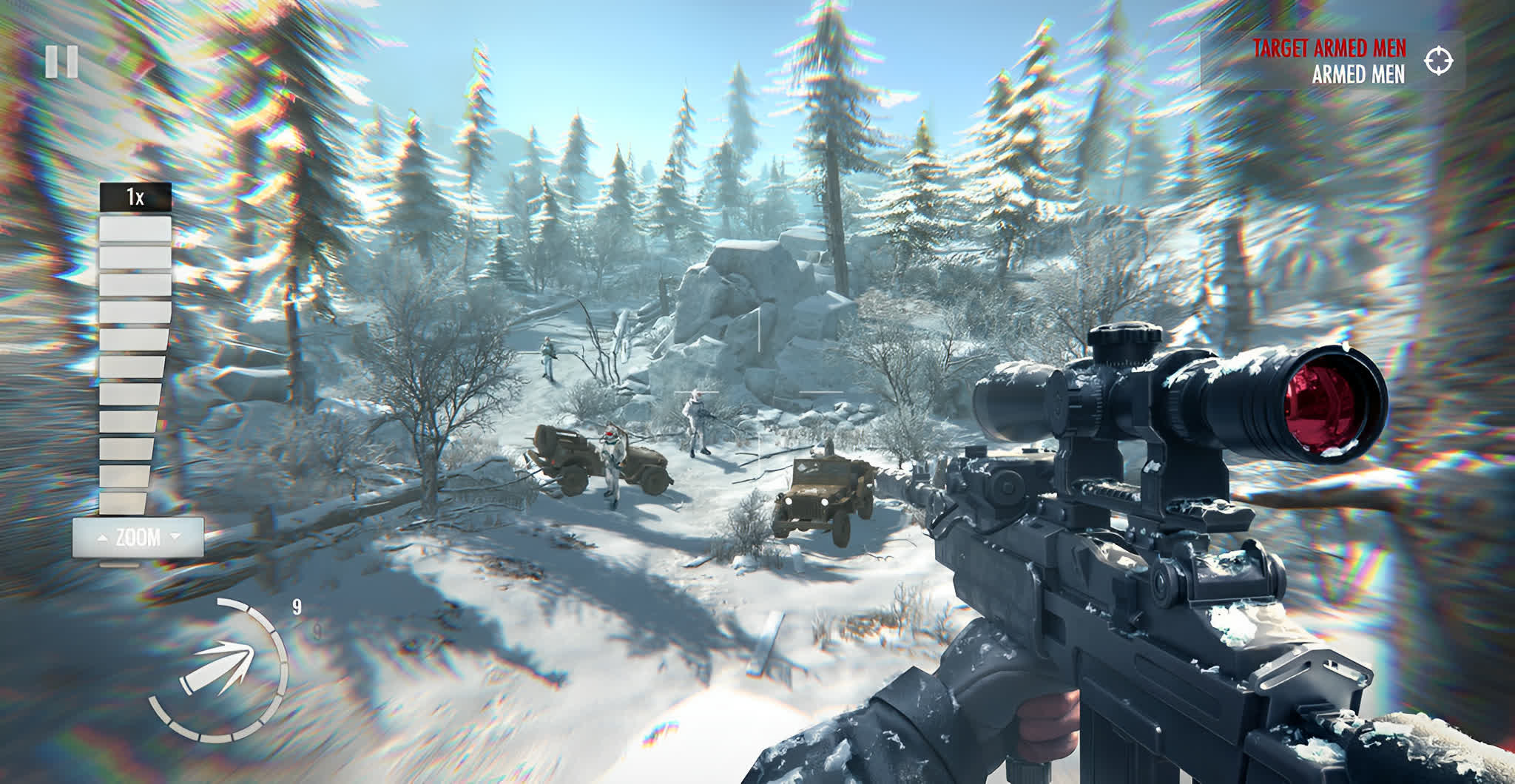The height and width of the screenshot is (784, 1515).
Task: Fire using the bullet button
Action: tap(217, 672)
